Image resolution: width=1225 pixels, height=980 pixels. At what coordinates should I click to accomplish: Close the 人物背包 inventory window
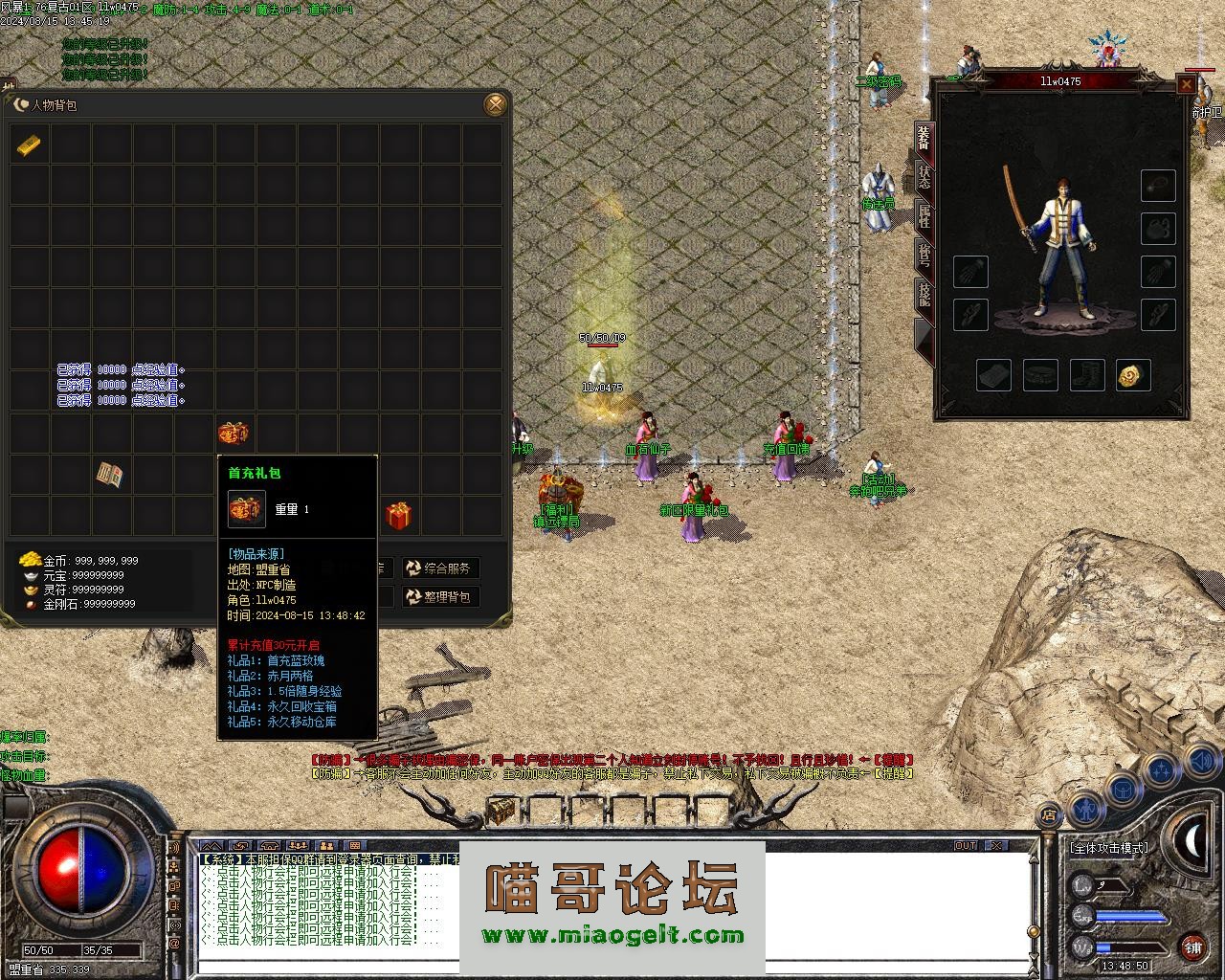(x=495, y=104)
